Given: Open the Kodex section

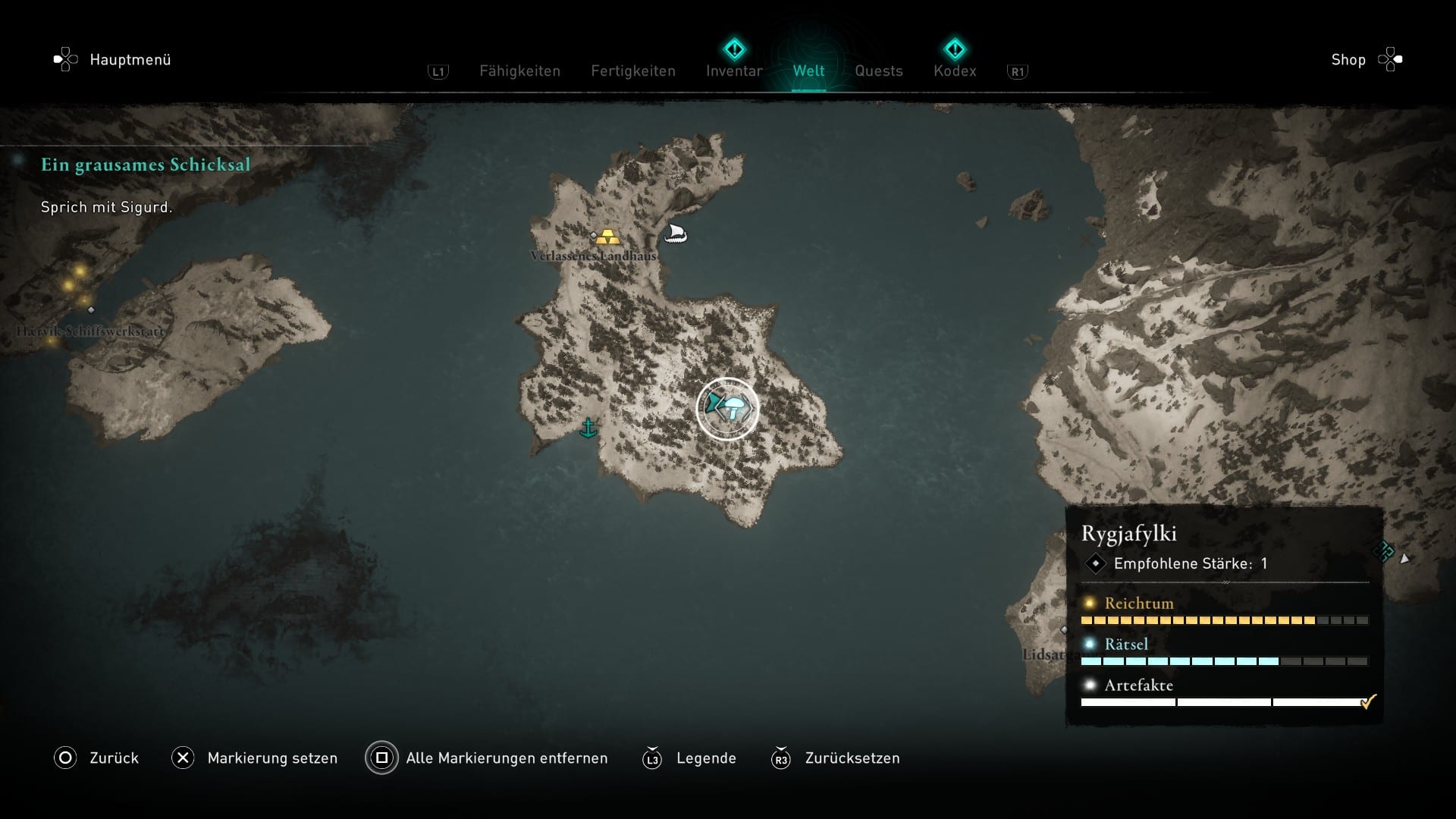Looking at the screenshot, I should pos(955,71).
